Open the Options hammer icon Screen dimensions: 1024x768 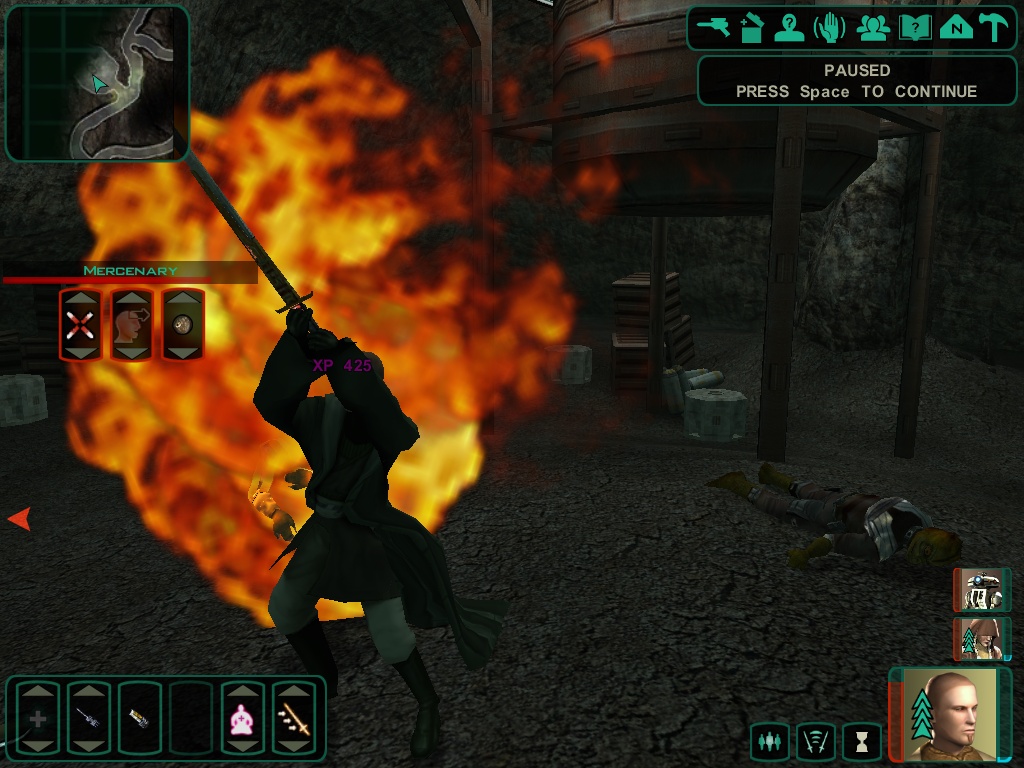click(993, 28)
